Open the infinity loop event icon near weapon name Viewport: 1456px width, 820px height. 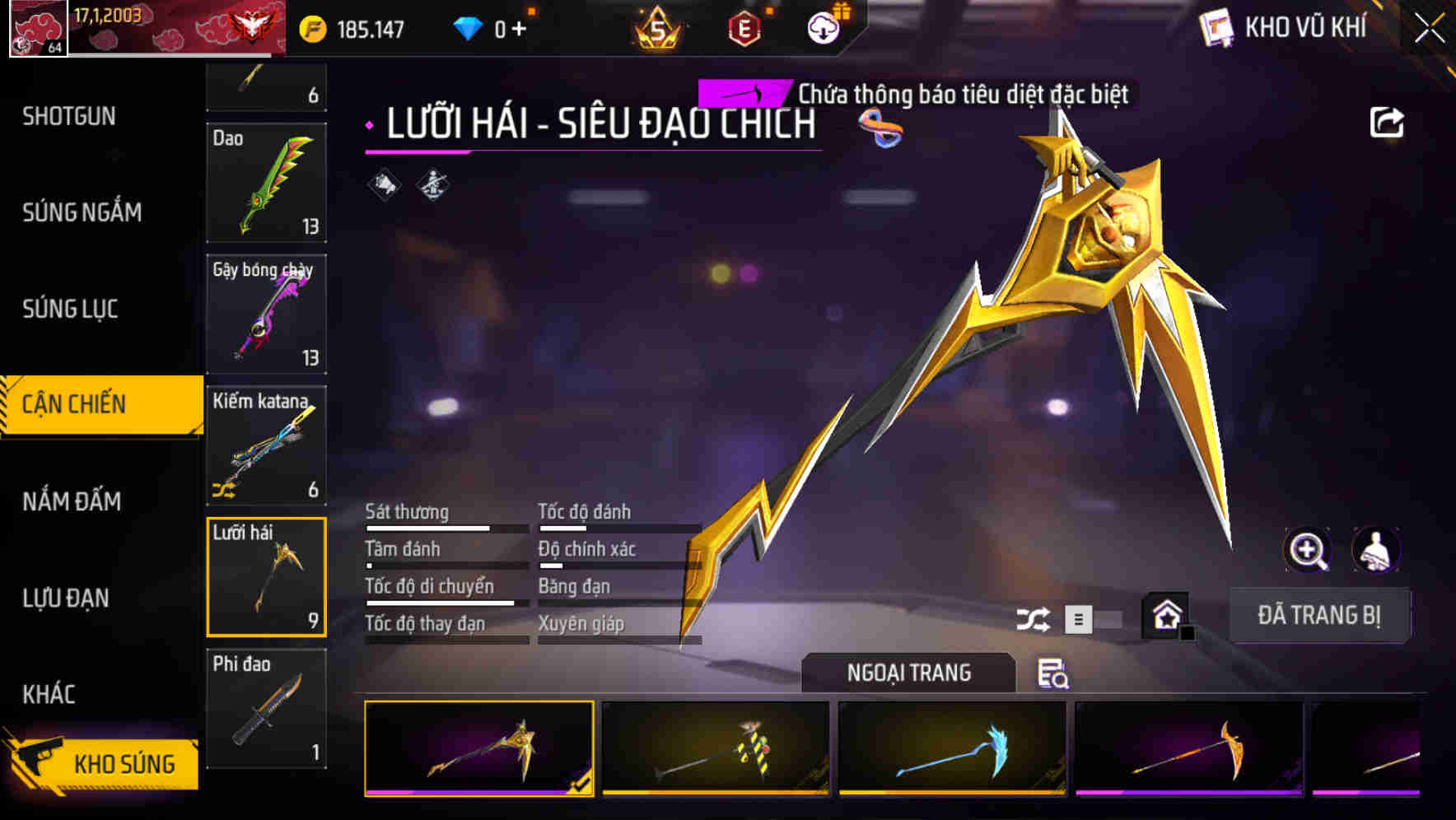(x=883, y=126)
